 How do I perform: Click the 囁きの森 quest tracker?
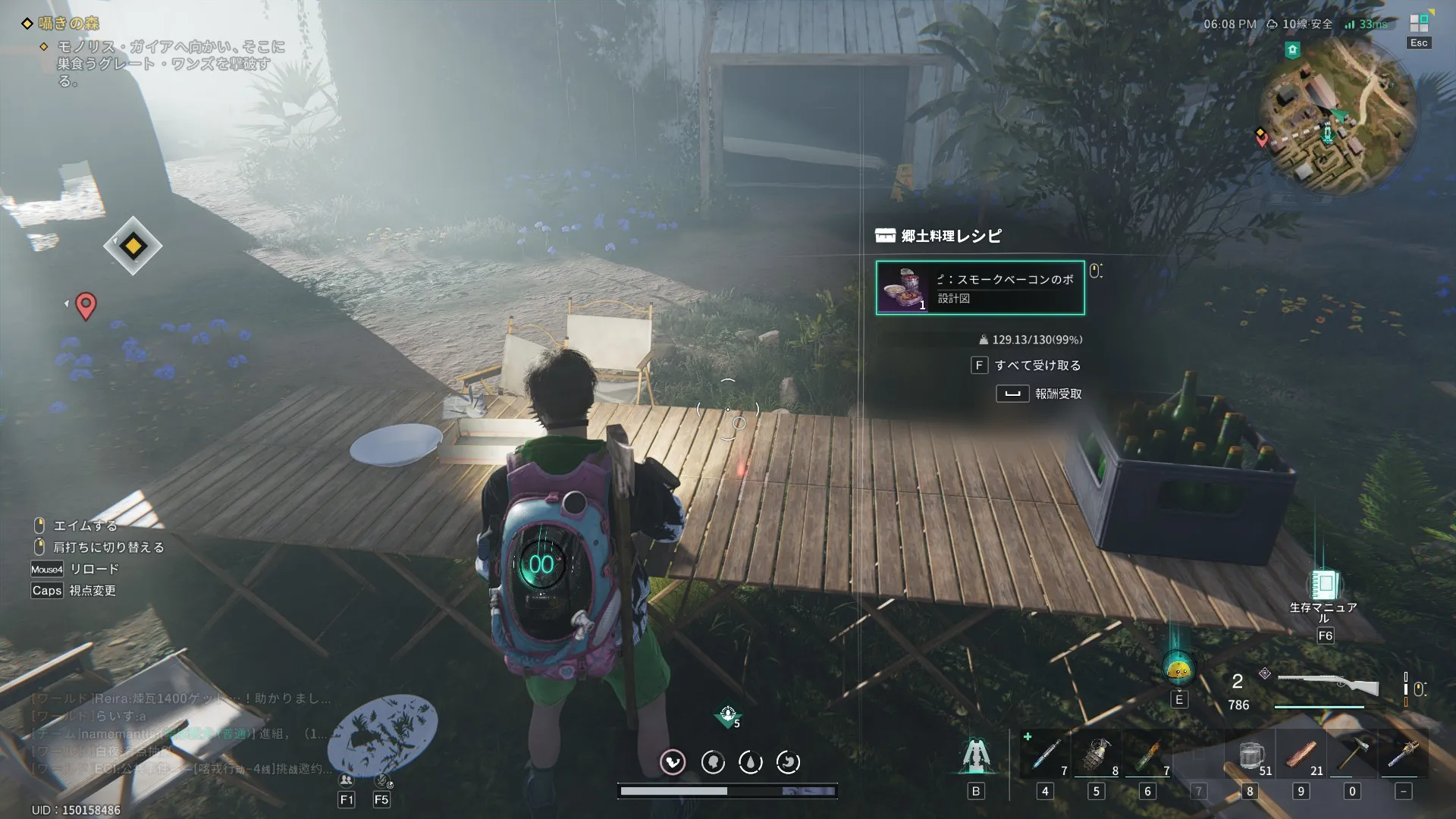pos(69,24)
